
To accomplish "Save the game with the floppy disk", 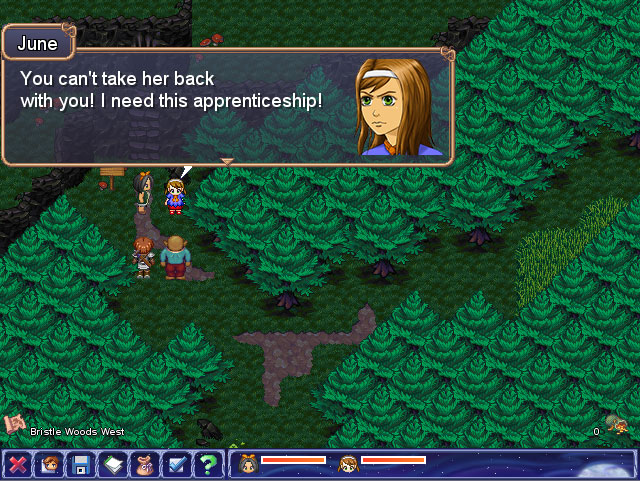I will (80, 465).
